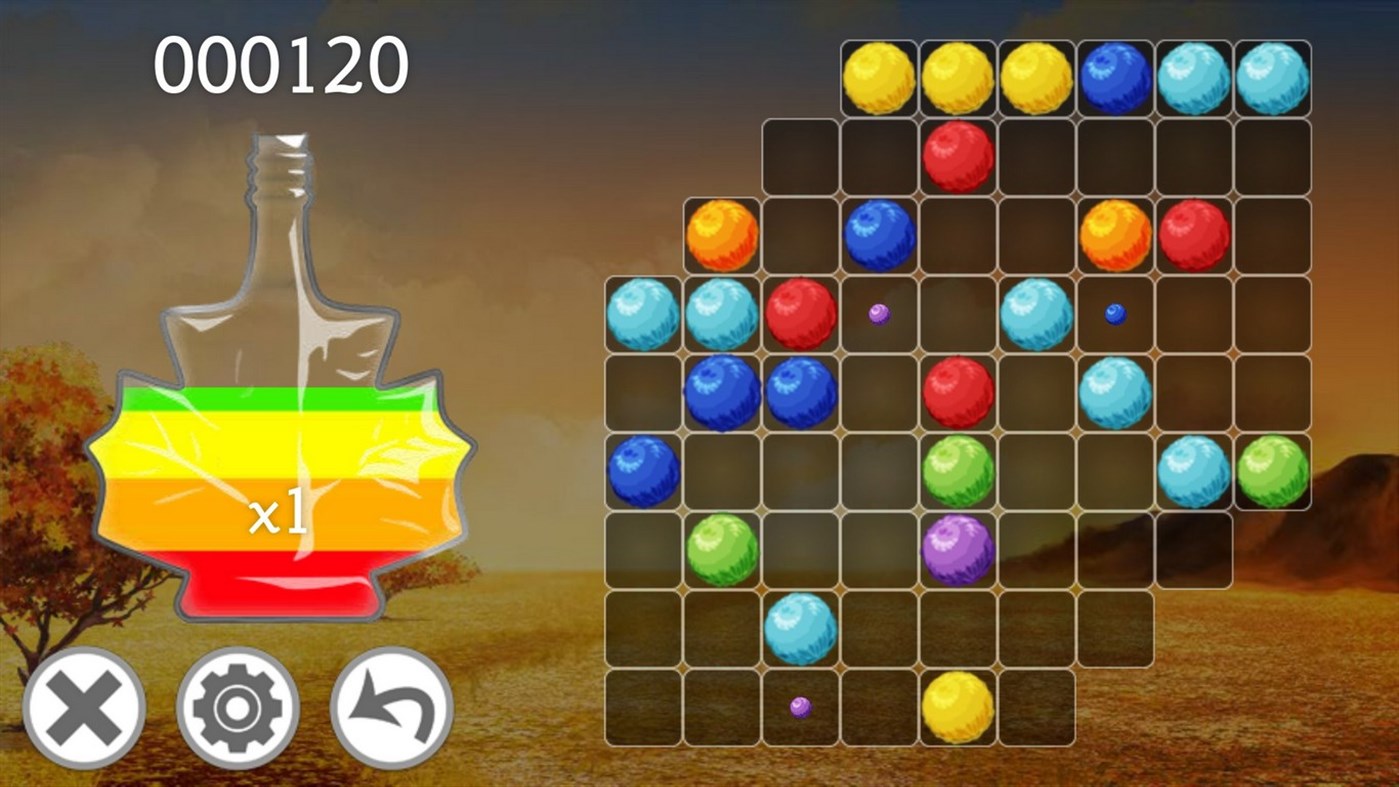The width and height of the screenshot is (1399, 787).
Task: Select the blue ball on the far left
Action: 643,470
